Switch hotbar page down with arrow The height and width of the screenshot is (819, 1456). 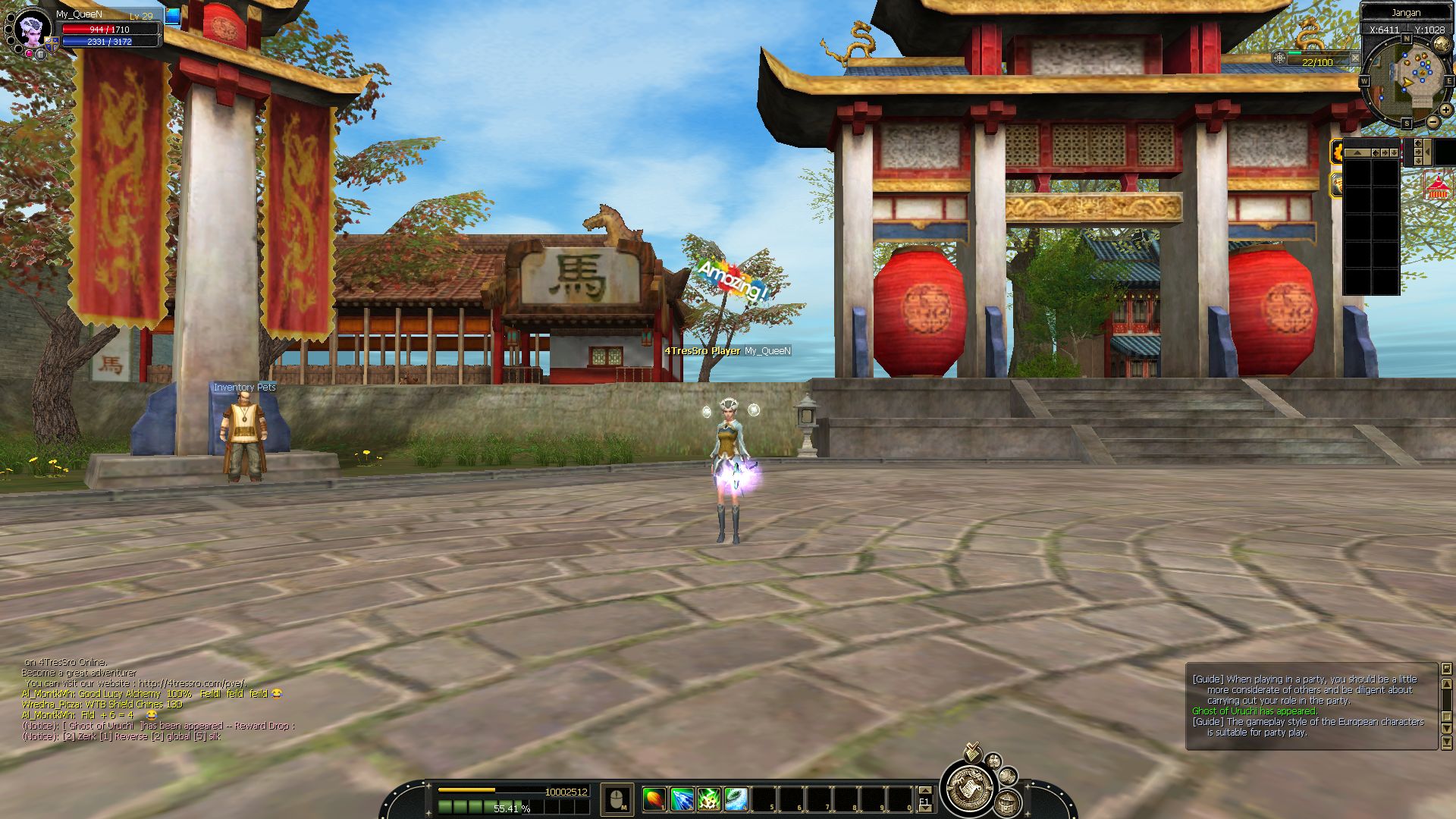tap(924, 809)
